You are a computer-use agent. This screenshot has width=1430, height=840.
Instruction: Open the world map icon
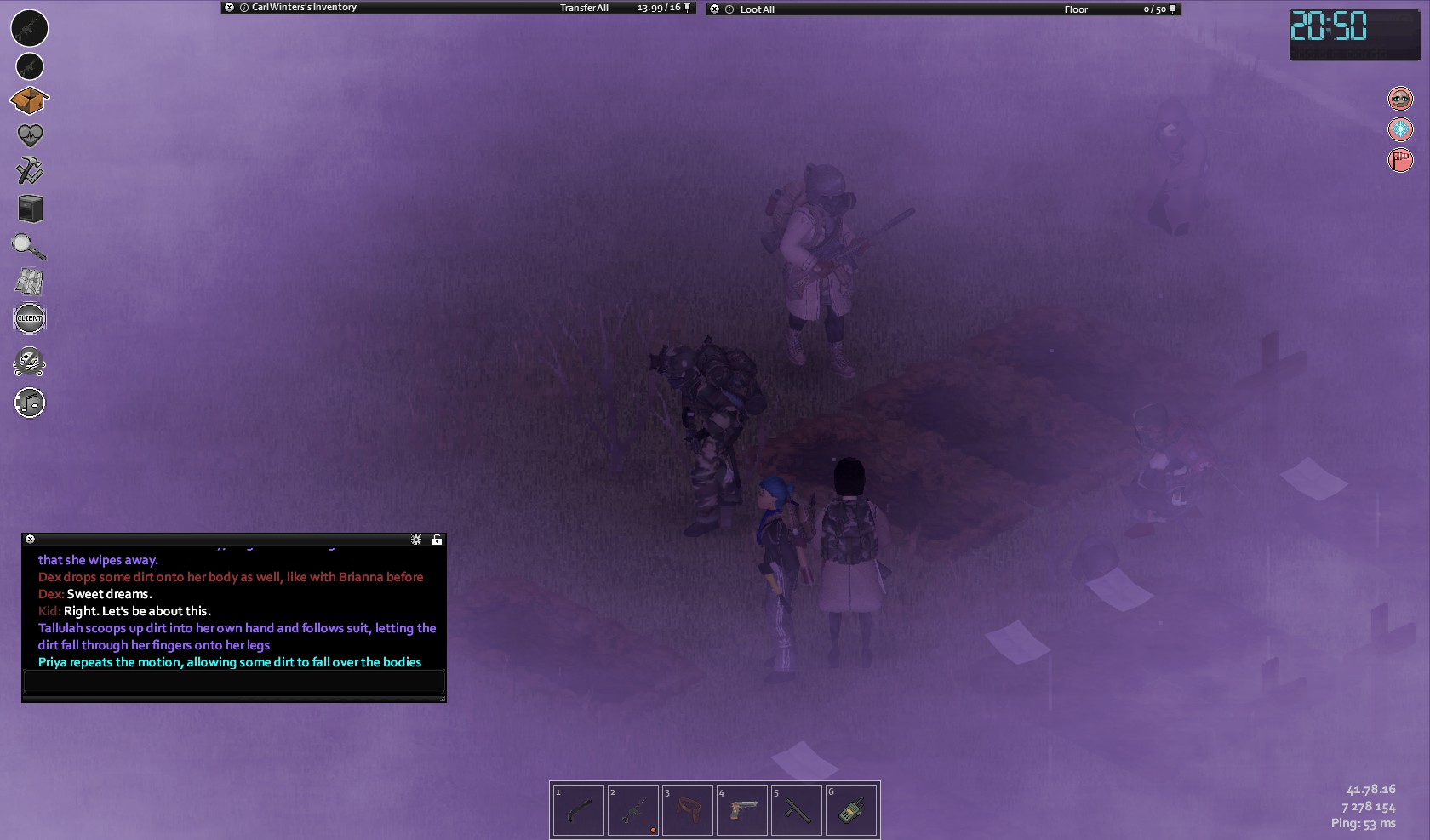click(x=30, y=282)
